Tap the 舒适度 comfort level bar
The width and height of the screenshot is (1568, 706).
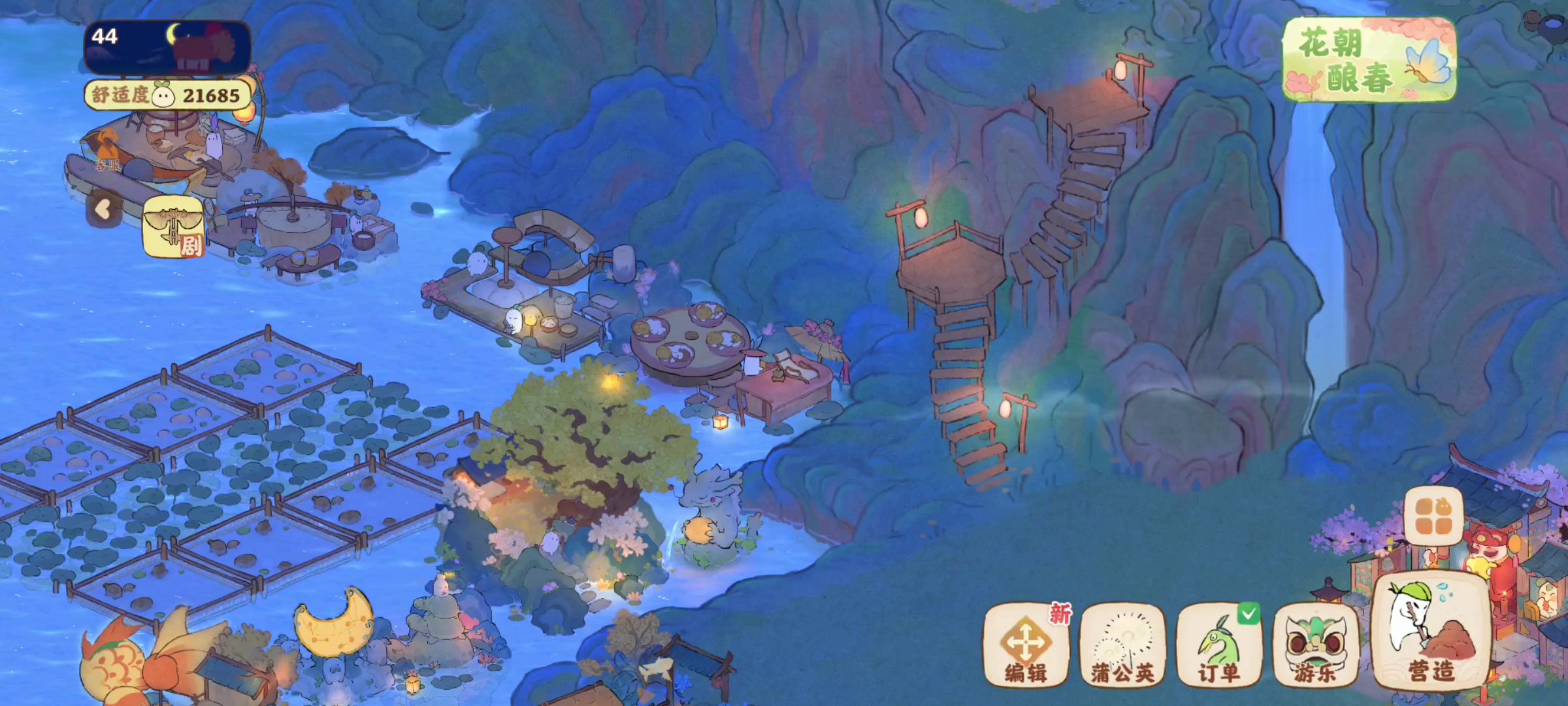click(167, 95)
